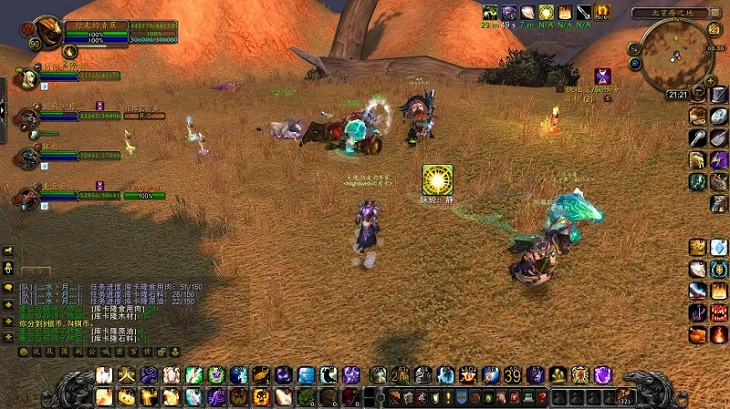Target the second party member portrait
This screenshot has height=409, width=730.
point(25,116)
